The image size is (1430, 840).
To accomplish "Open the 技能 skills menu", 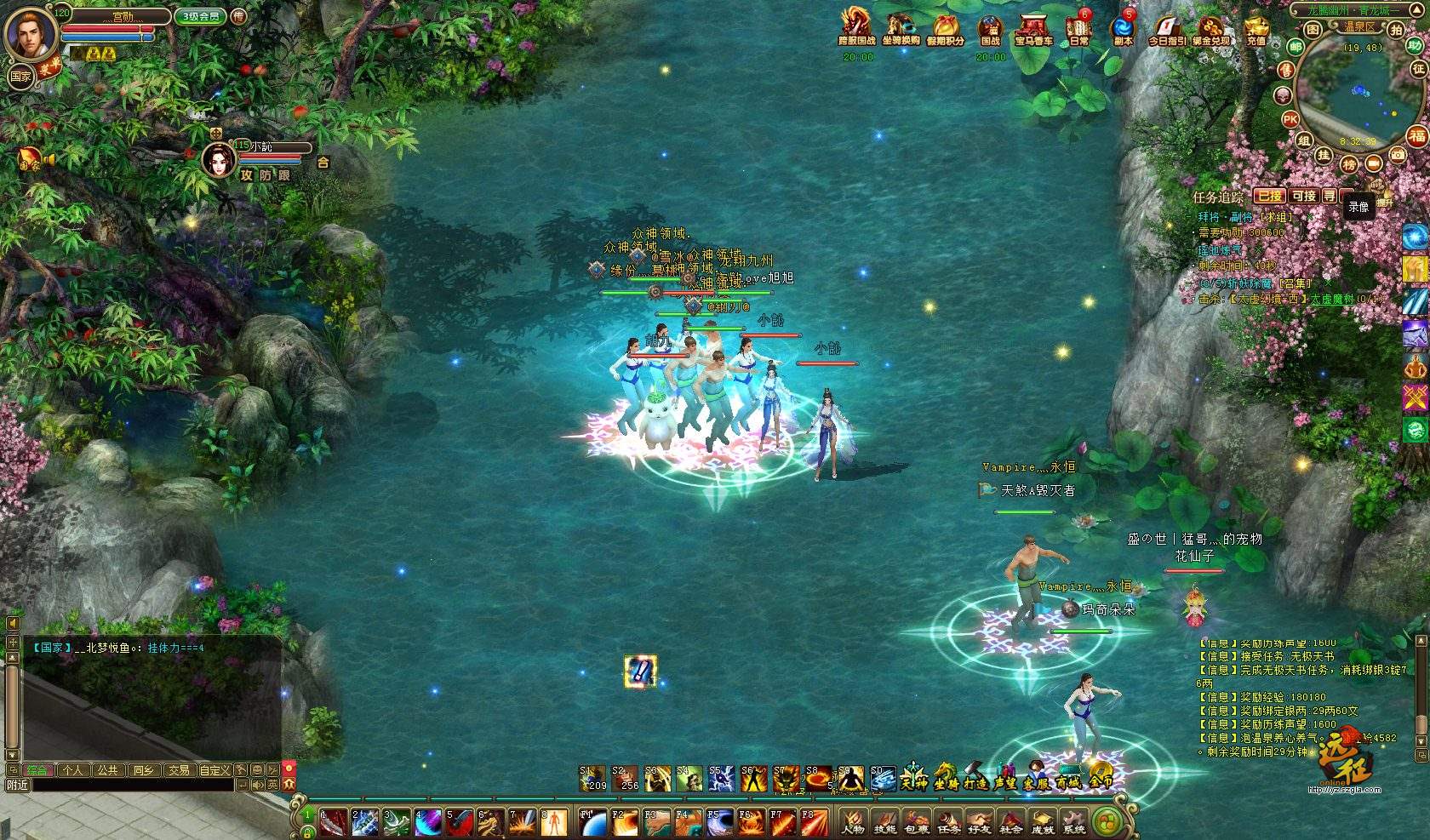I will tap(884, 821).
